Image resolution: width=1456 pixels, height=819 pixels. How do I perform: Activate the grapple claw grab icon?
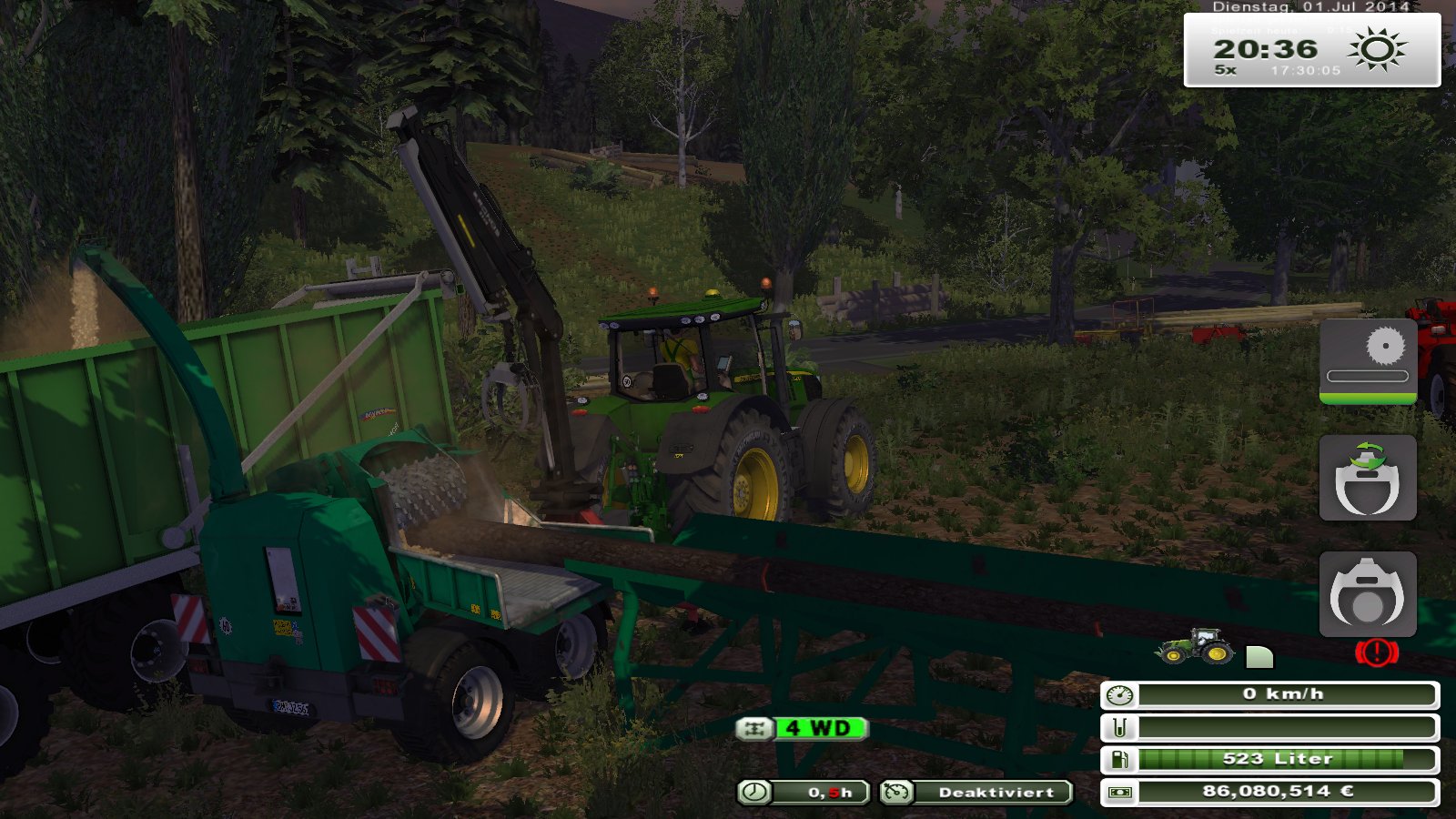pyautogui.click(x=1368, y=594)
